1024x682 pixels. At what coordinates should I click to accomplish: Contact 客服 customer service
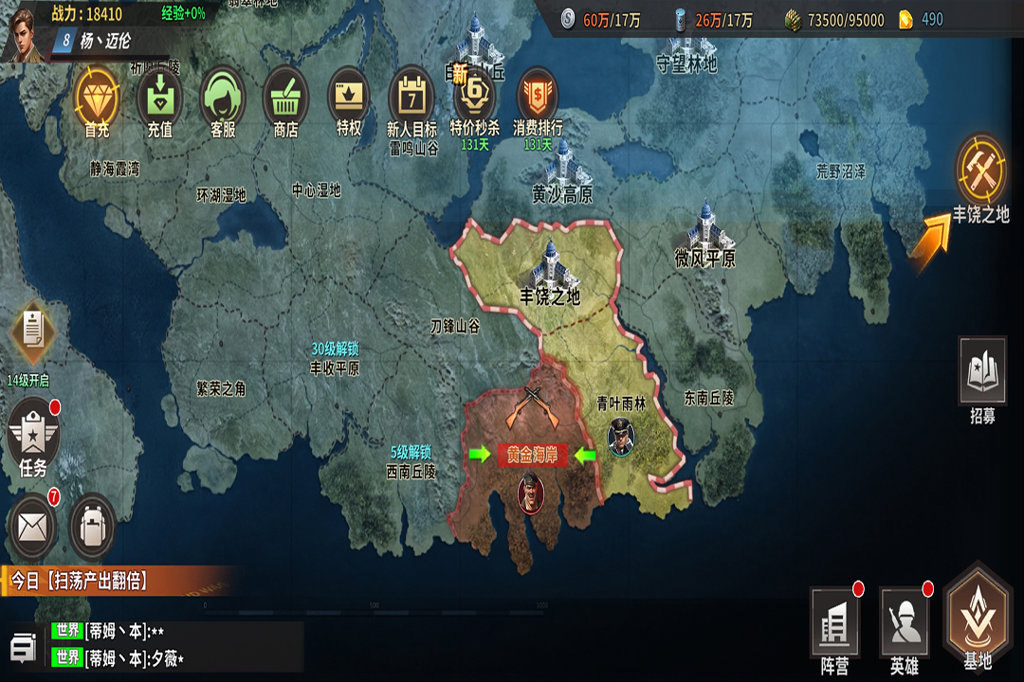pos(222,96)
